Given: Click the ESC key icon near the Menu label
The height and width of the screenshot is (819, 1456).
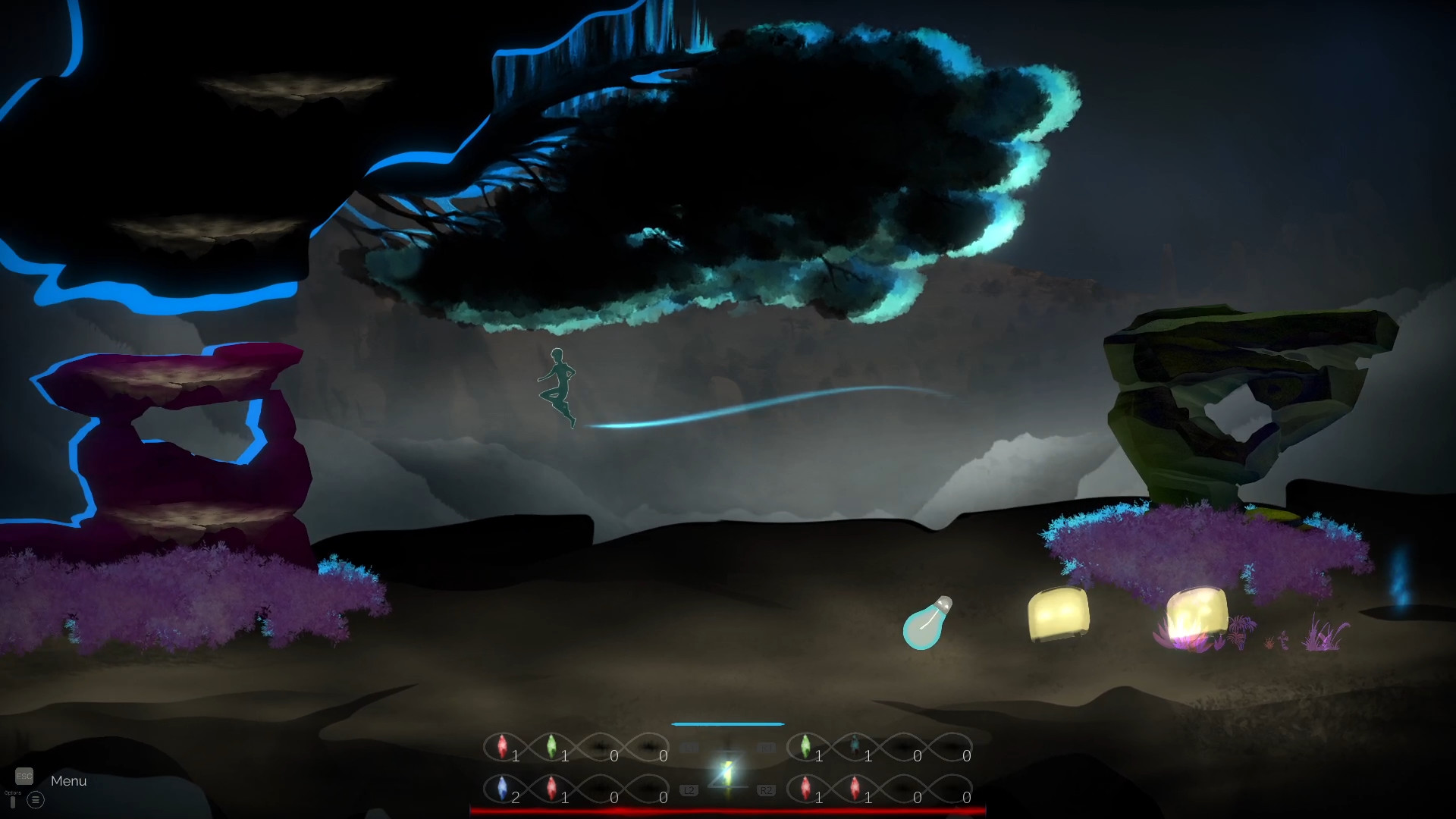Looking at the screenshot, I should tap(25, 776).
